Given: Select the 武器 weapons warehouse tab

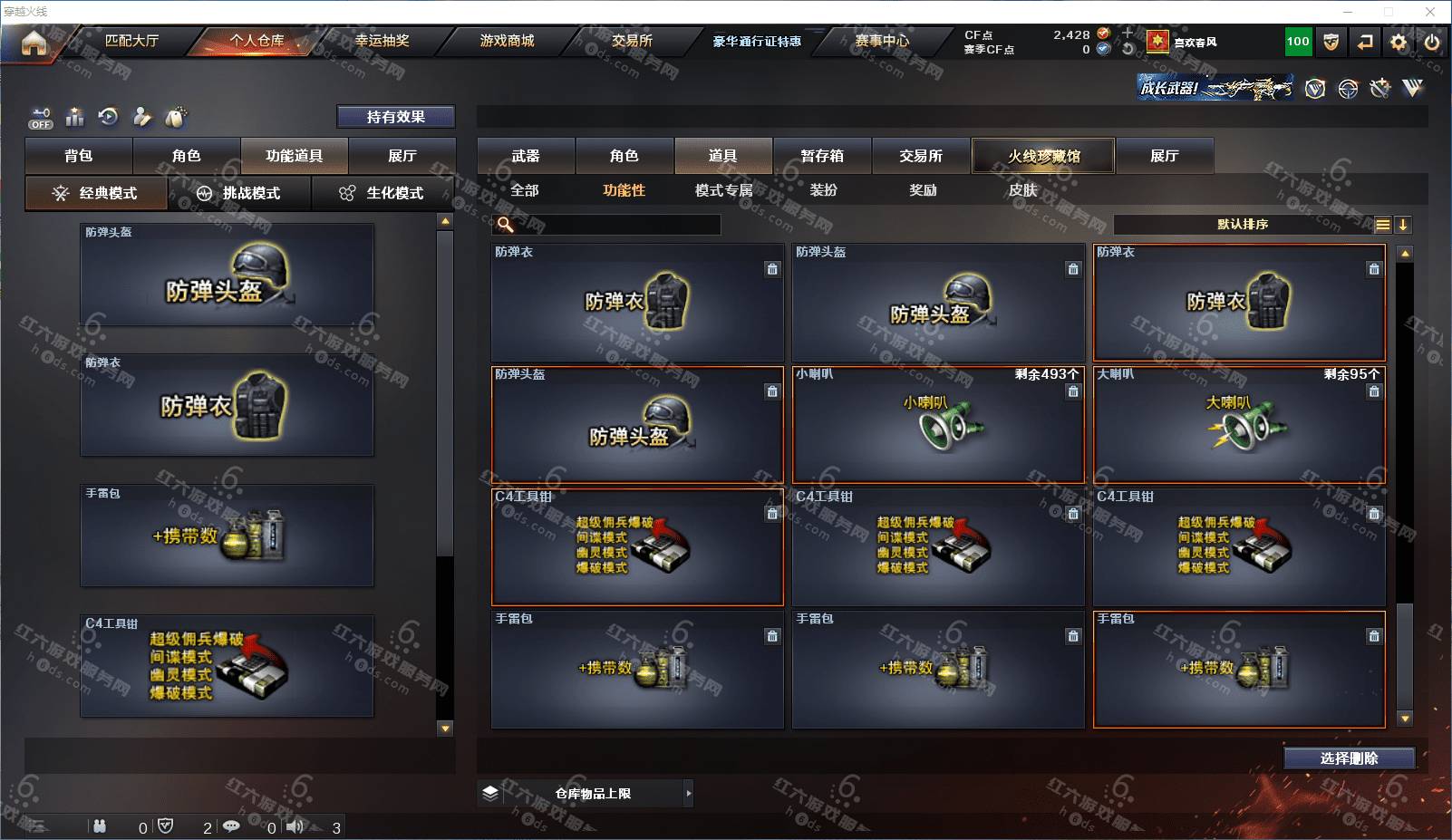Looking at the screenshot, I should pos(526,156).
